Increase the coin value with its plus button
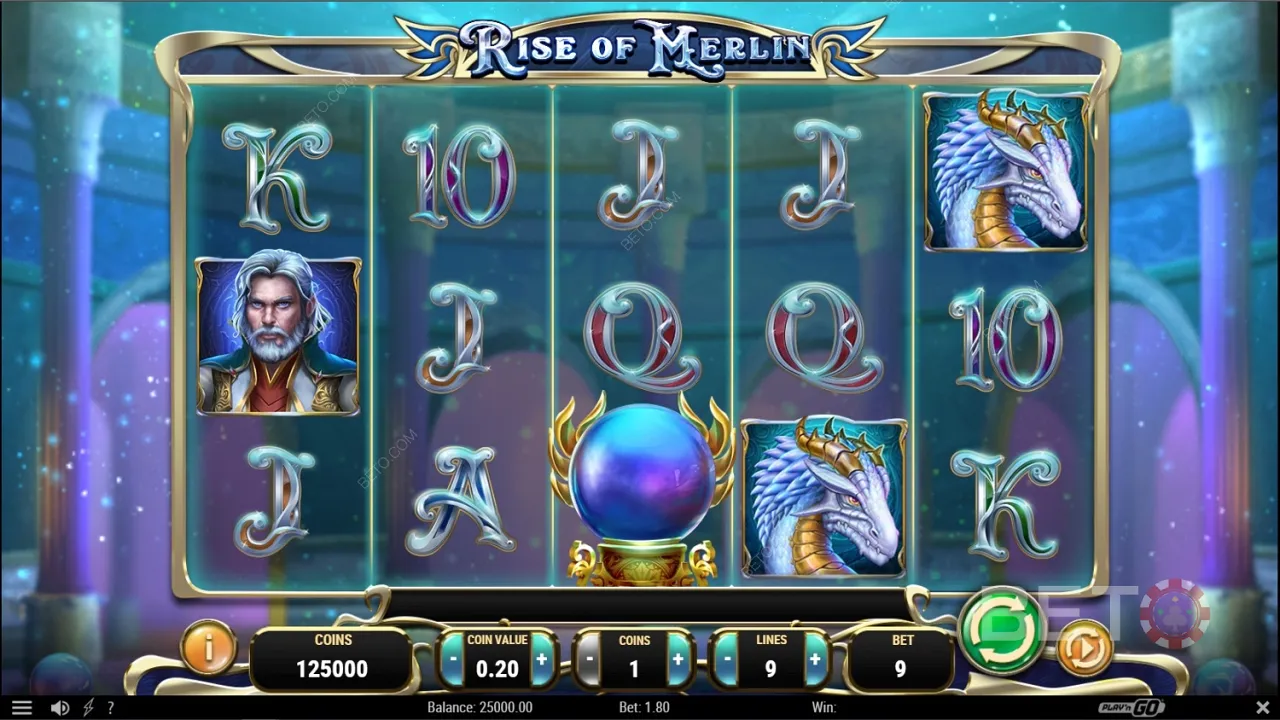 tap(541, 658)
